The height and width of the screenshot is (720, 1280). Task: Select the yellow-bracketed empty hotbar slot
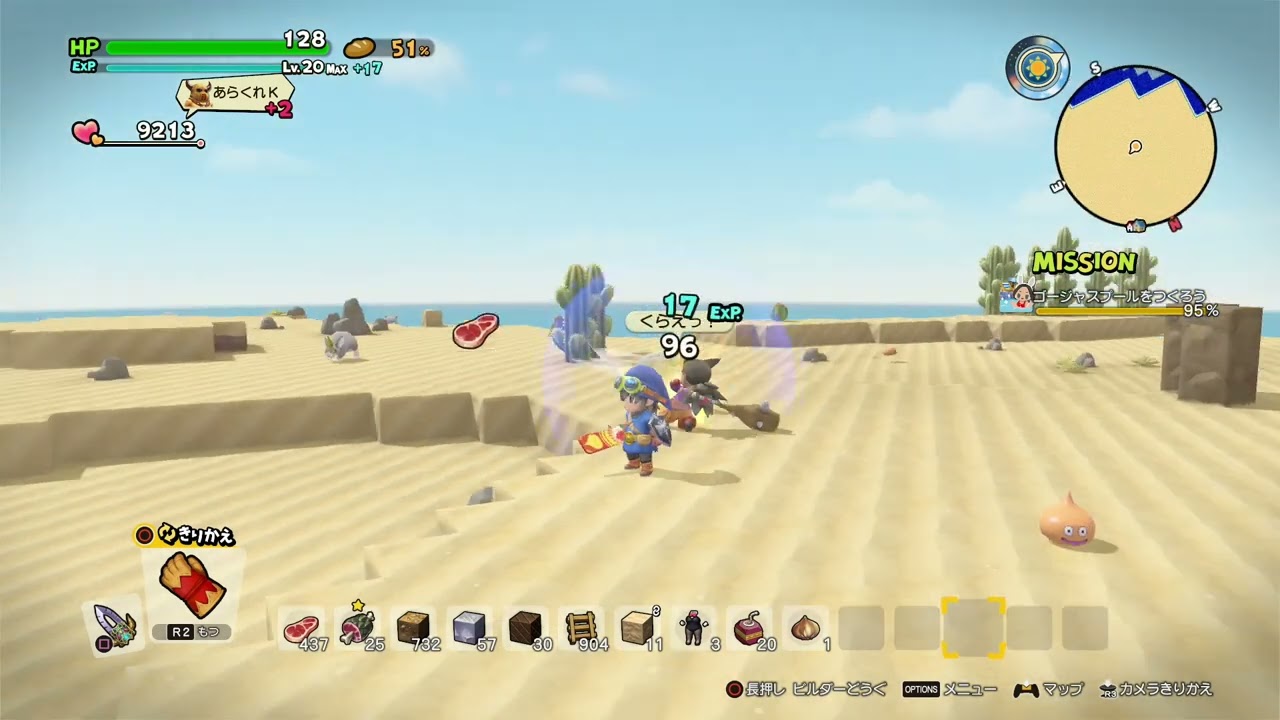point(972,628)
